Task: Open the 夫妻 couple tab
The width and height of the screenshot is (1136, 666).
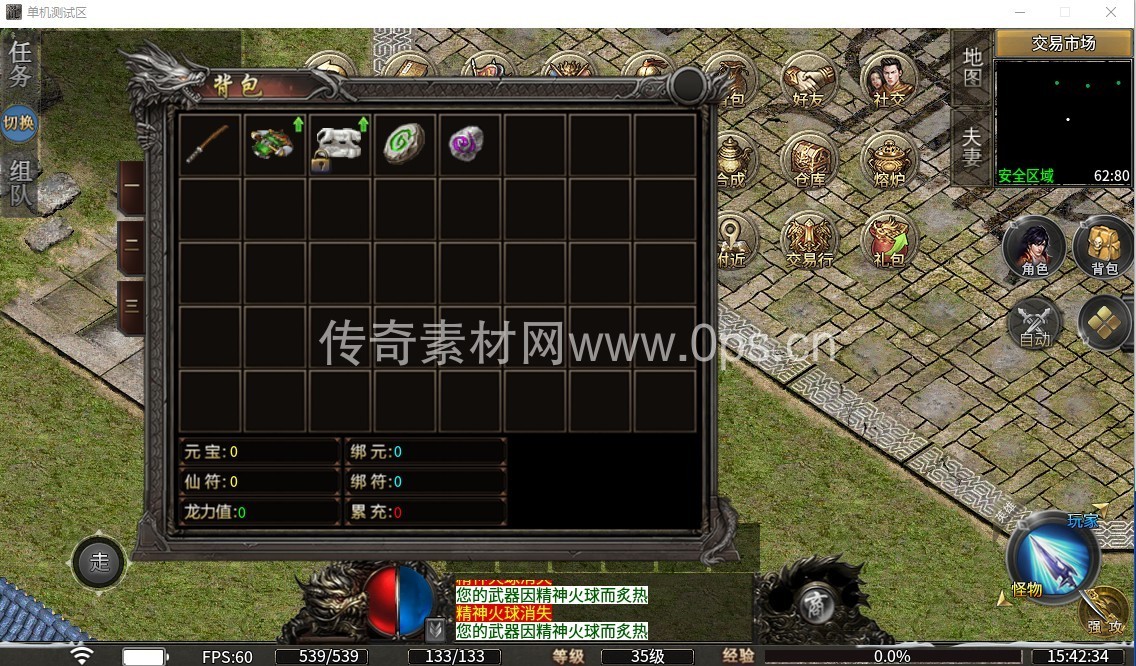Action: (x=972, y=146)
